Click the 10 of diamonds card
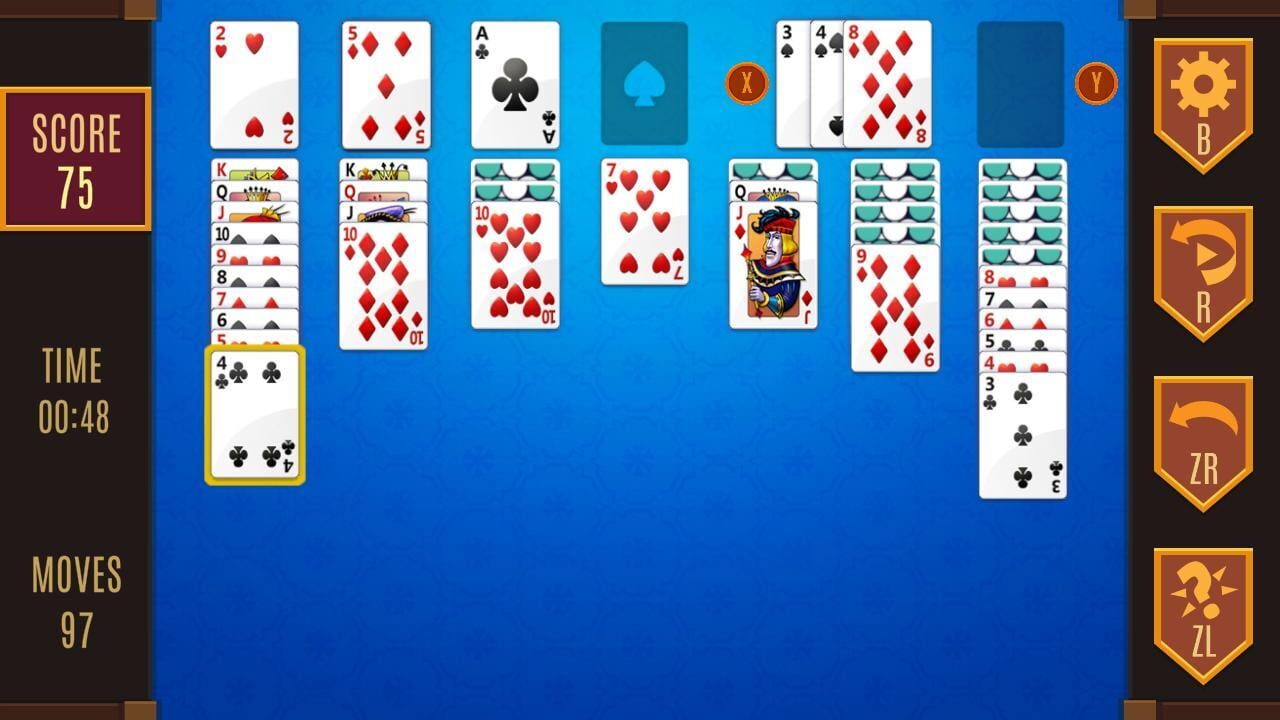 384,290
